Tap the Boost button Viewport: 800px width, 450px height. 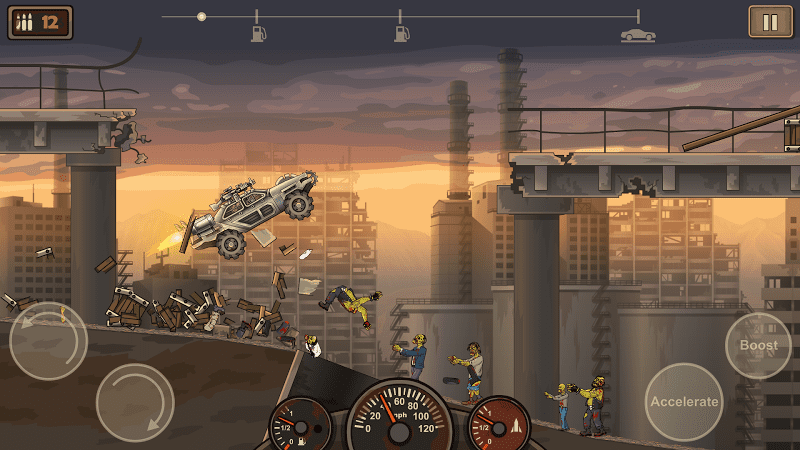(758, 345)
